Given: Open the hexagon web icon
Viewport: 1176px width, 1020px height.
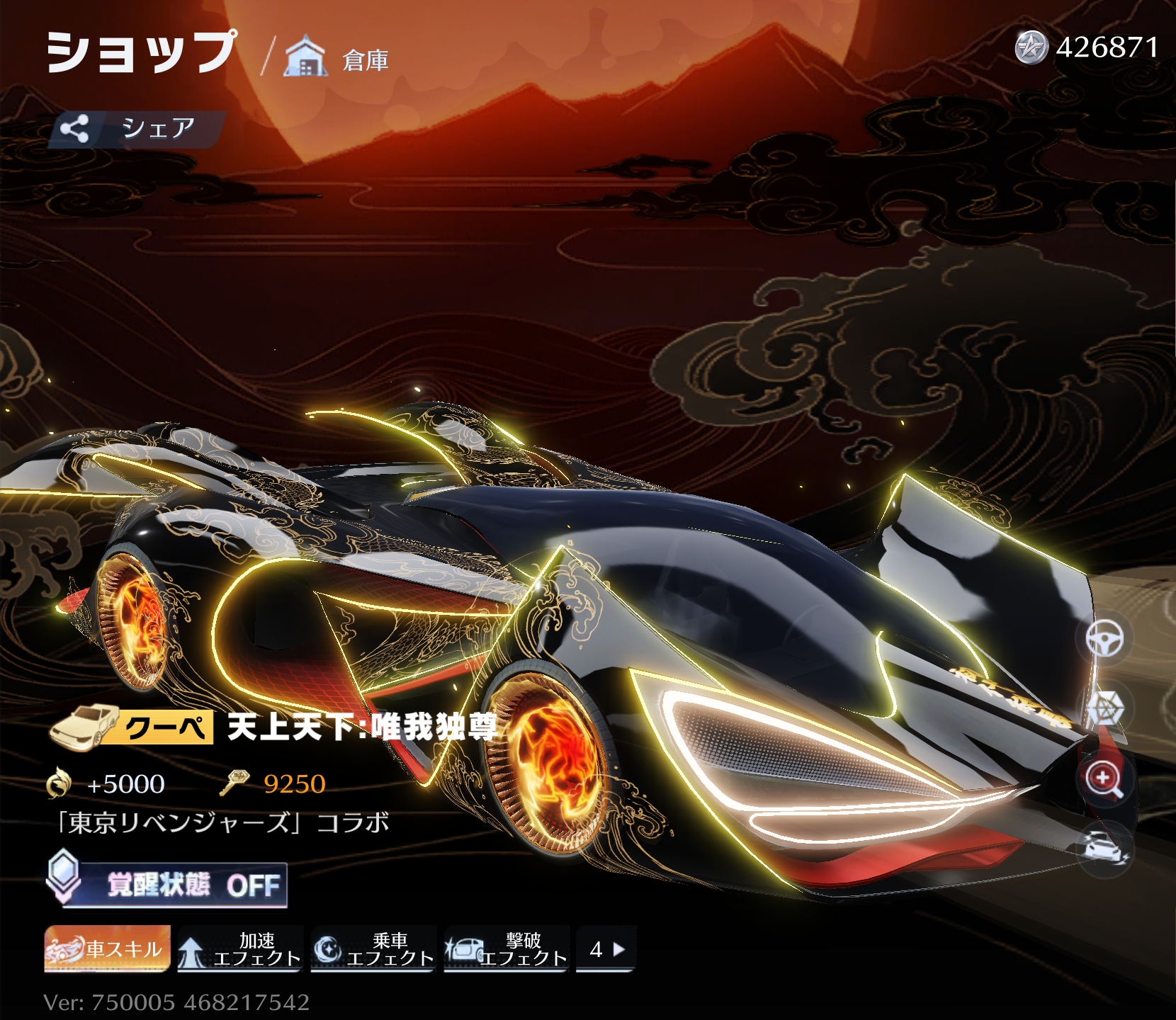Looking at the screenshot, I should (1104, 708).
